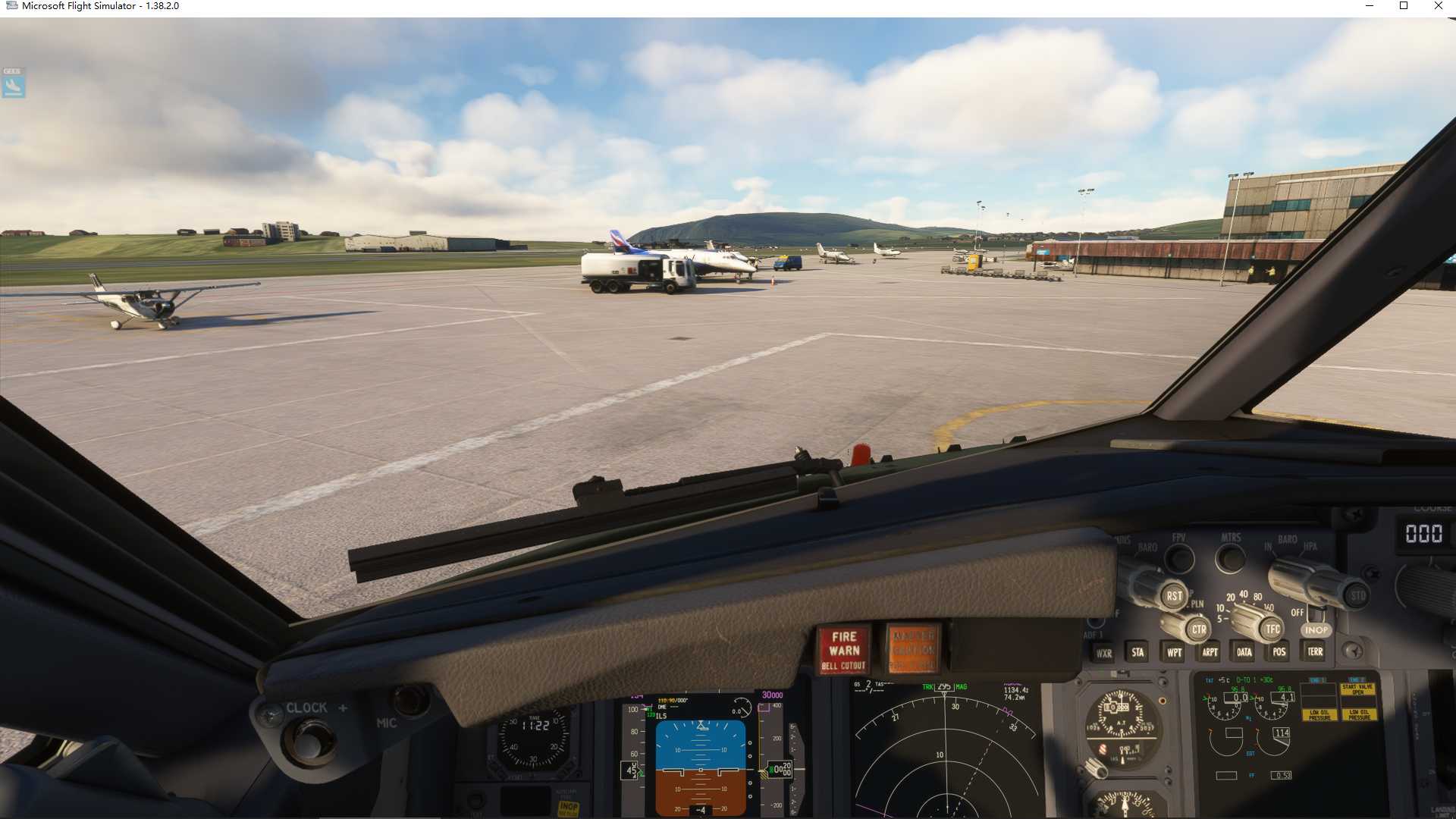Maximize the Flight Simulator window
Screen dimensions: 1456x819
coord(1403,6)
